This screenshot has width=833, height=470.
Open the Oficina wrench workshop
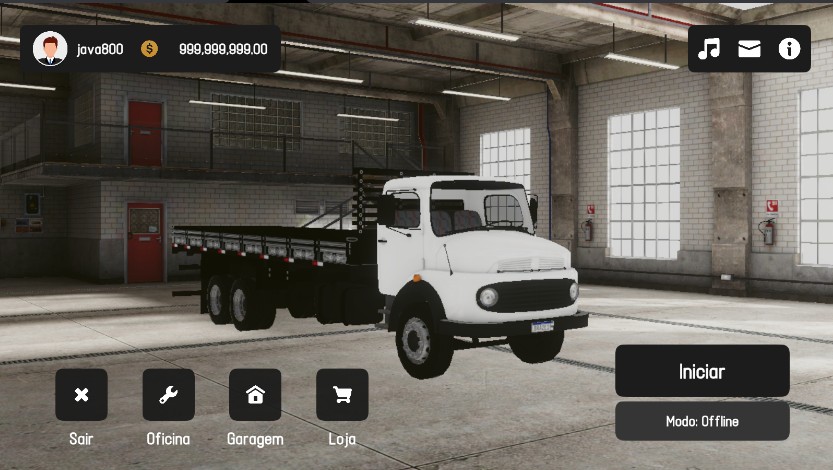click(168, 395)
